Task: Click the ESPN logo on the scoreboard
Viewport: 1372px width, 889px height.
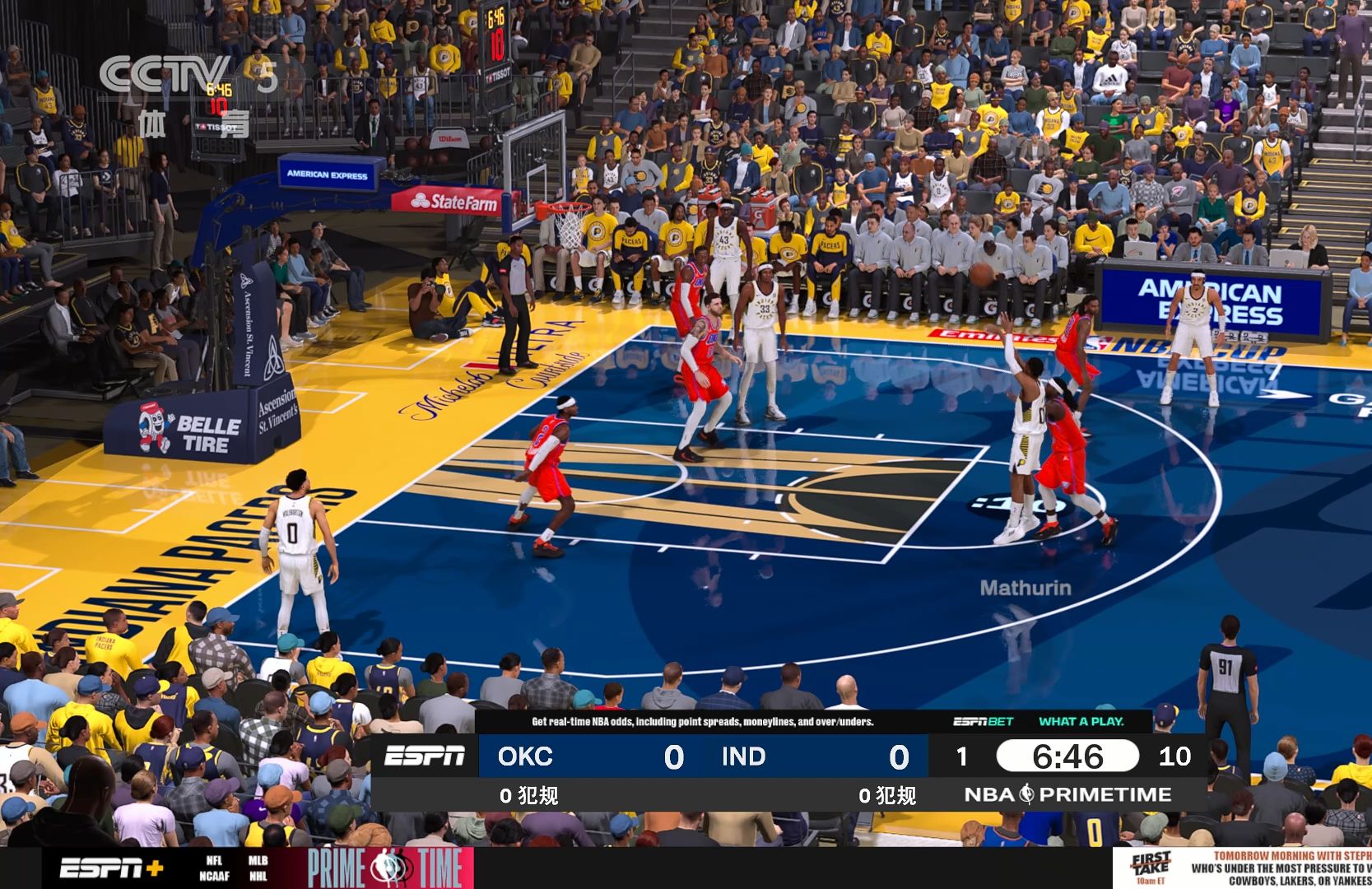Action: pyautogui.click(x=426, y=756)
